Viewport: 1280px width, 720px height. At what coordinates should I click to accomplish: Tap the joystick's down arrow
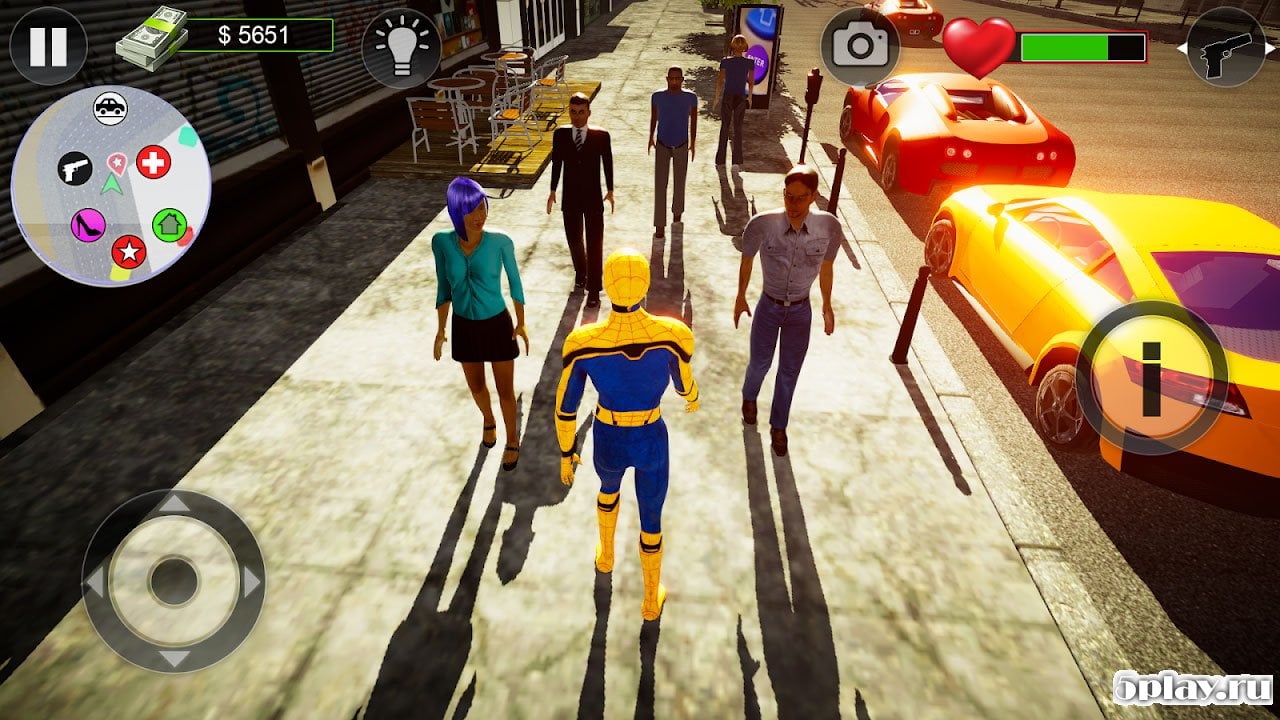click(173, 658)
